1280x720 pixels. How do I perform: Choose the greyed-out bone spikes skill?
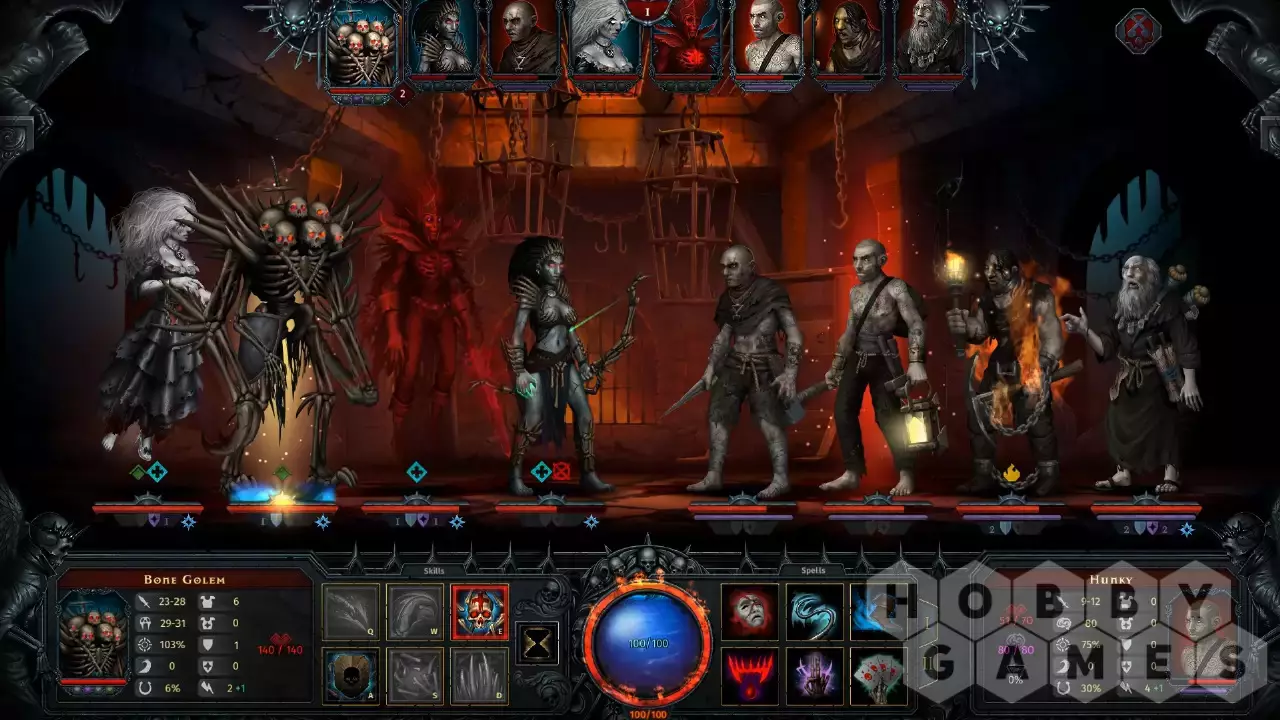480,676
